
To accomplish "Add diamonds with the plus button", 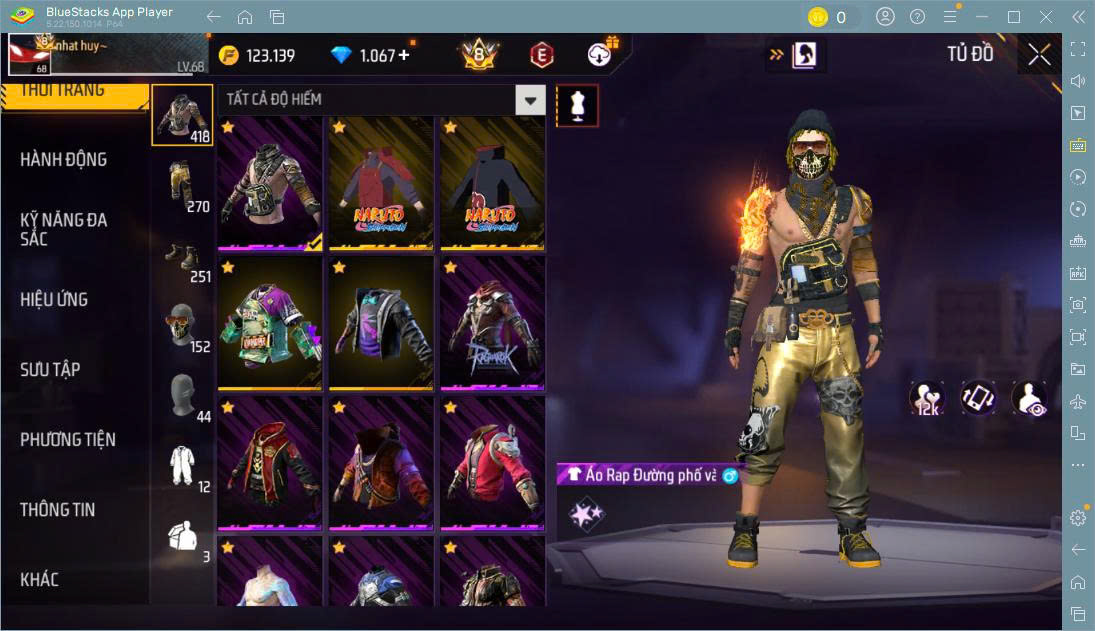I will (404, 55).
